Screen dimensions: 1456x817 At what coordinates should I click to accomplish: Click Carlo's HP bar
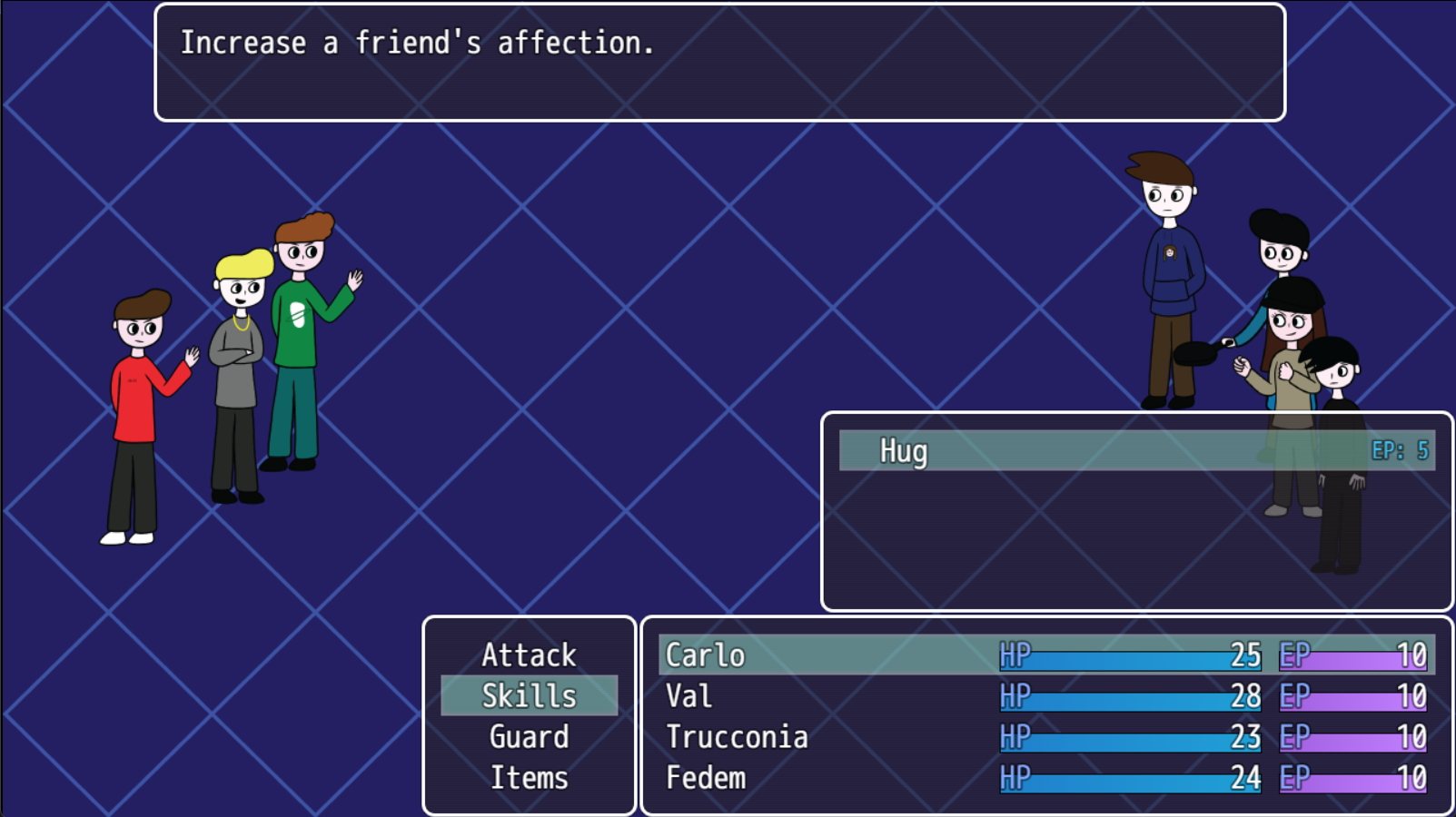[1131, 655]
